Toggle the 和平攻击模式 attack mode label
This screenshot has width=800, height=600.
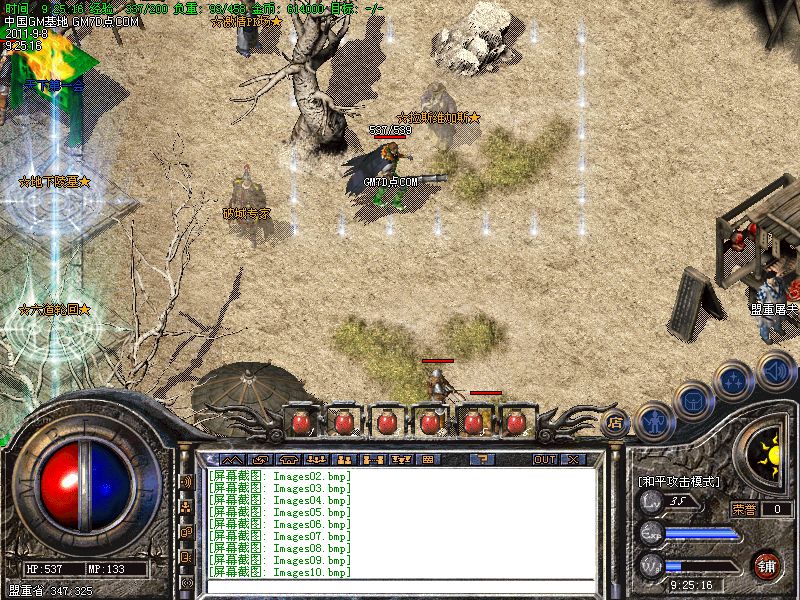(x=679, y=481)
